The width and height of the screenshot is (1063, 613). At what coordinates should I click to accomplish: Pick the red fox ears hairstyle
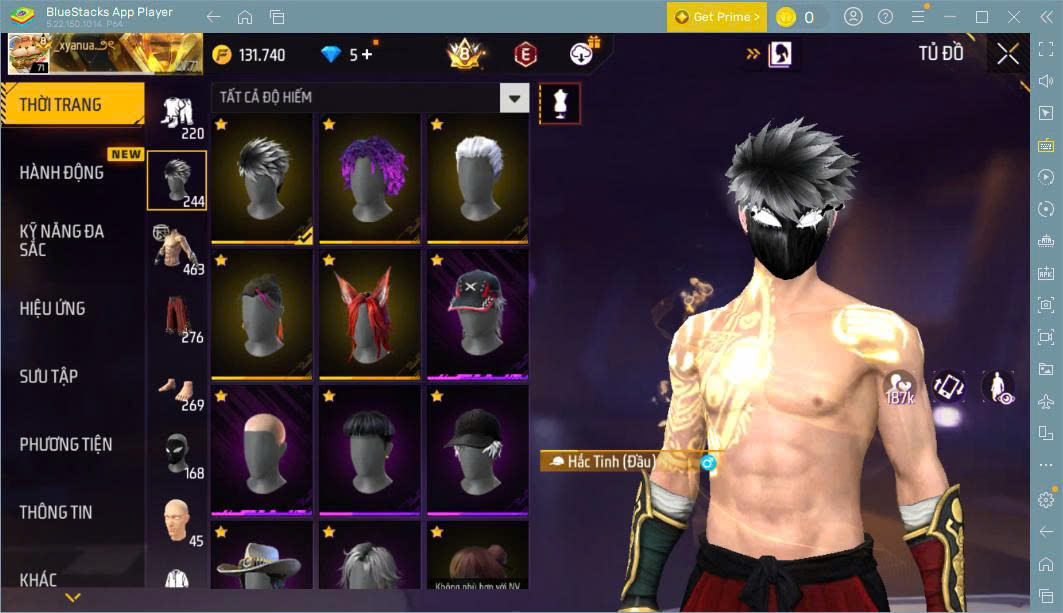point(369,314)
